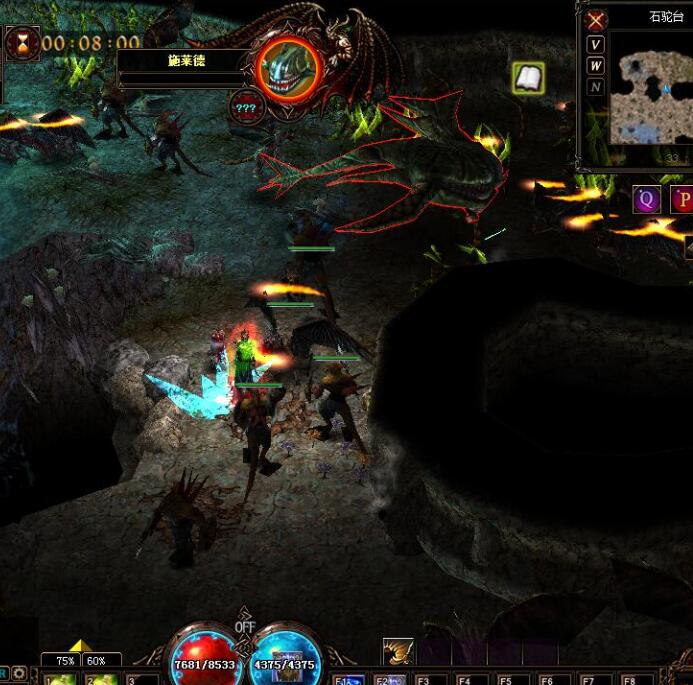Select the boss portrait of 施莱德
The image size is (693, 685).
tap(289, 66)
